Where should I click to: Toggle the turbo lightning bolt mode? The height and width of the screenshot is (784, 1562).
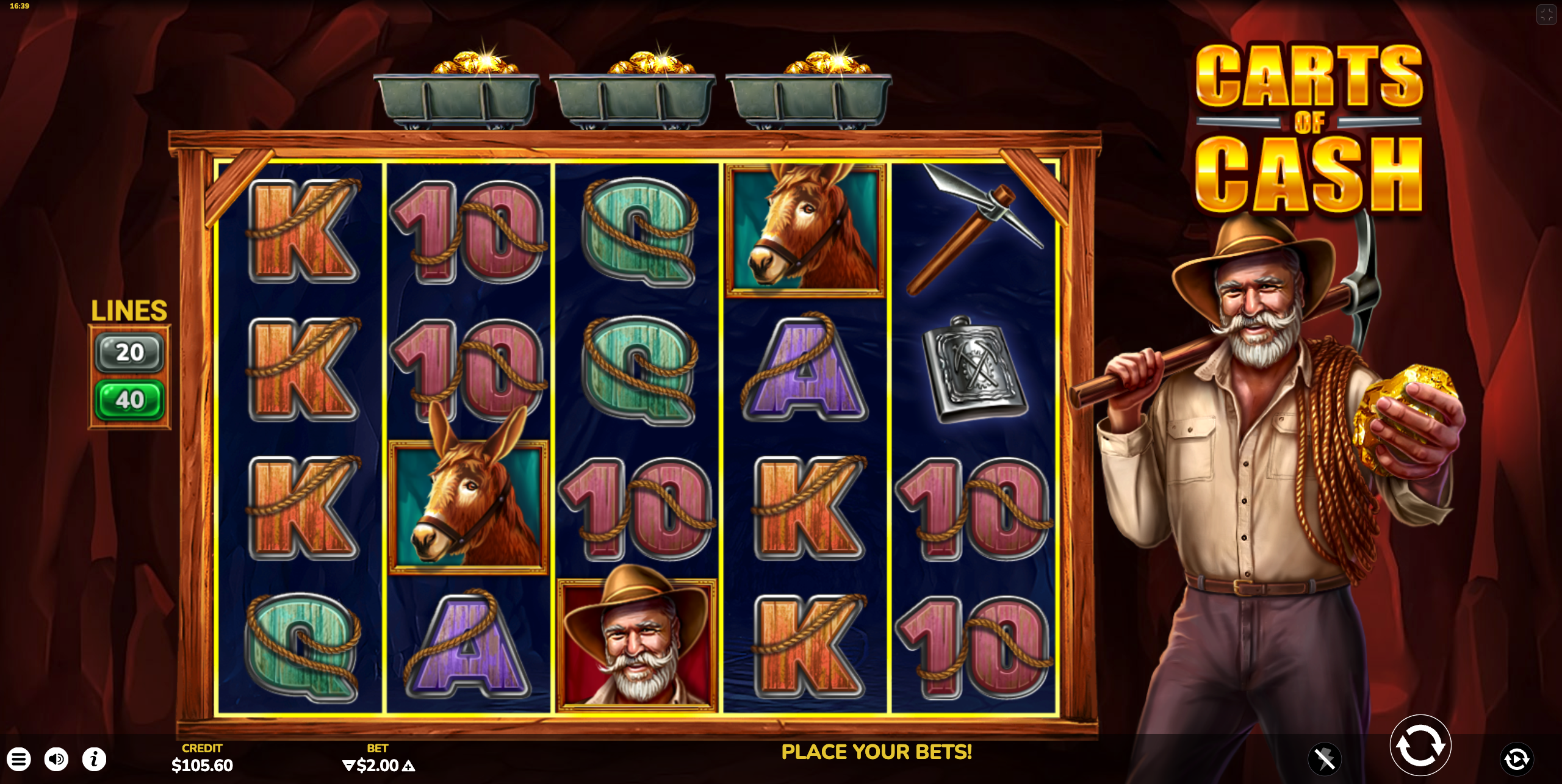1324,760
